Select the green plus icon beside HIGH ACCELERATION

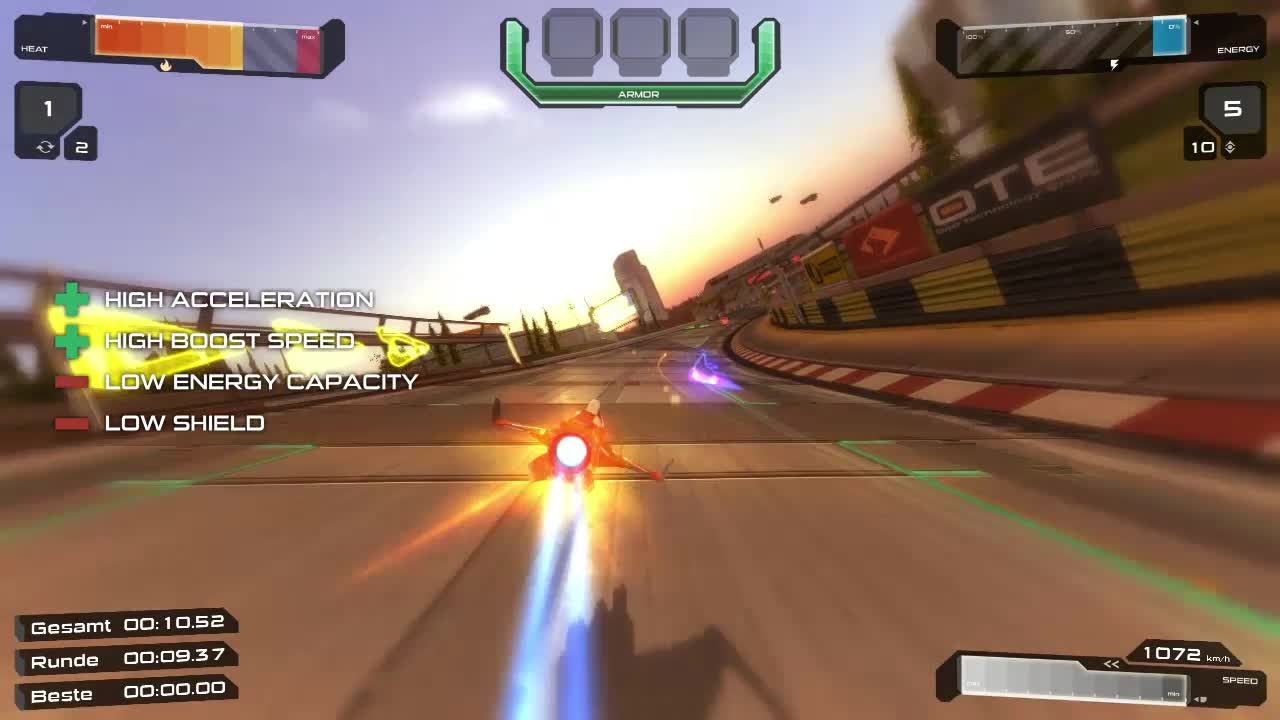tap(73, 299)
